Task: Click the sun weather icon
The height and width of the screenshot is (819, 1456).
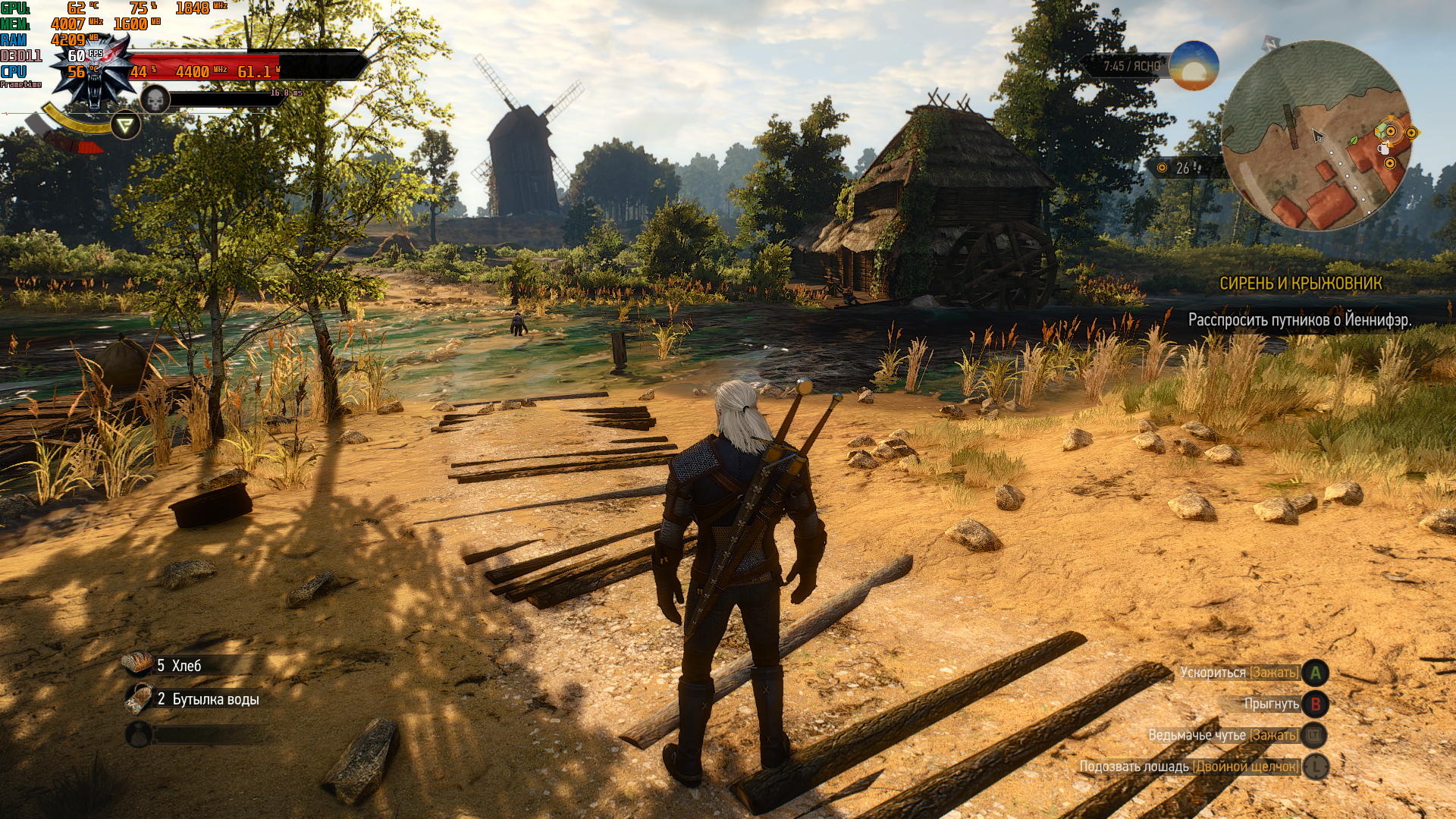Action: click(1194, 67)
